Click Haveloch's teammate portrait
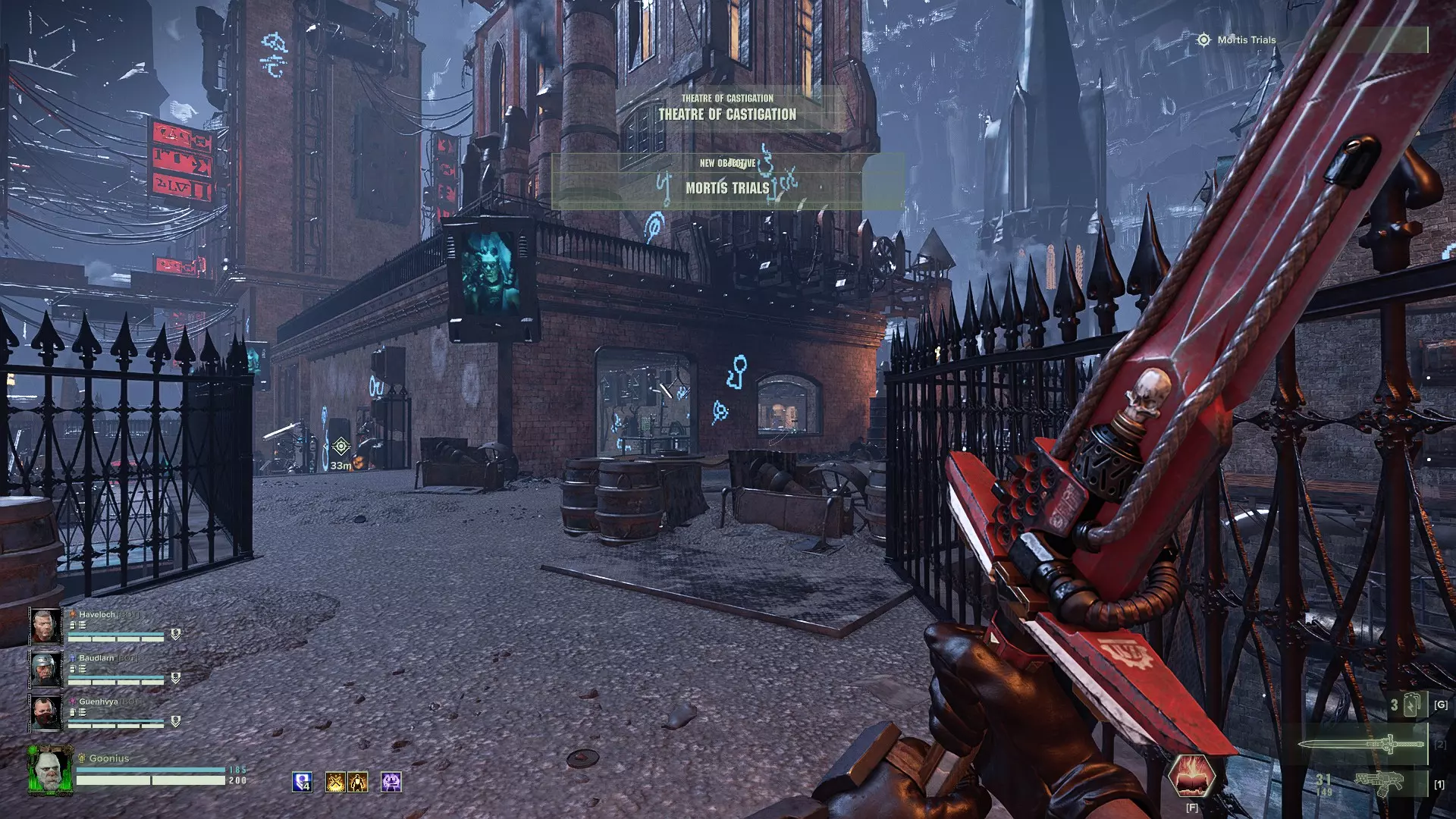The width and height of the screenshot is (1456, 819). (45, 626)
